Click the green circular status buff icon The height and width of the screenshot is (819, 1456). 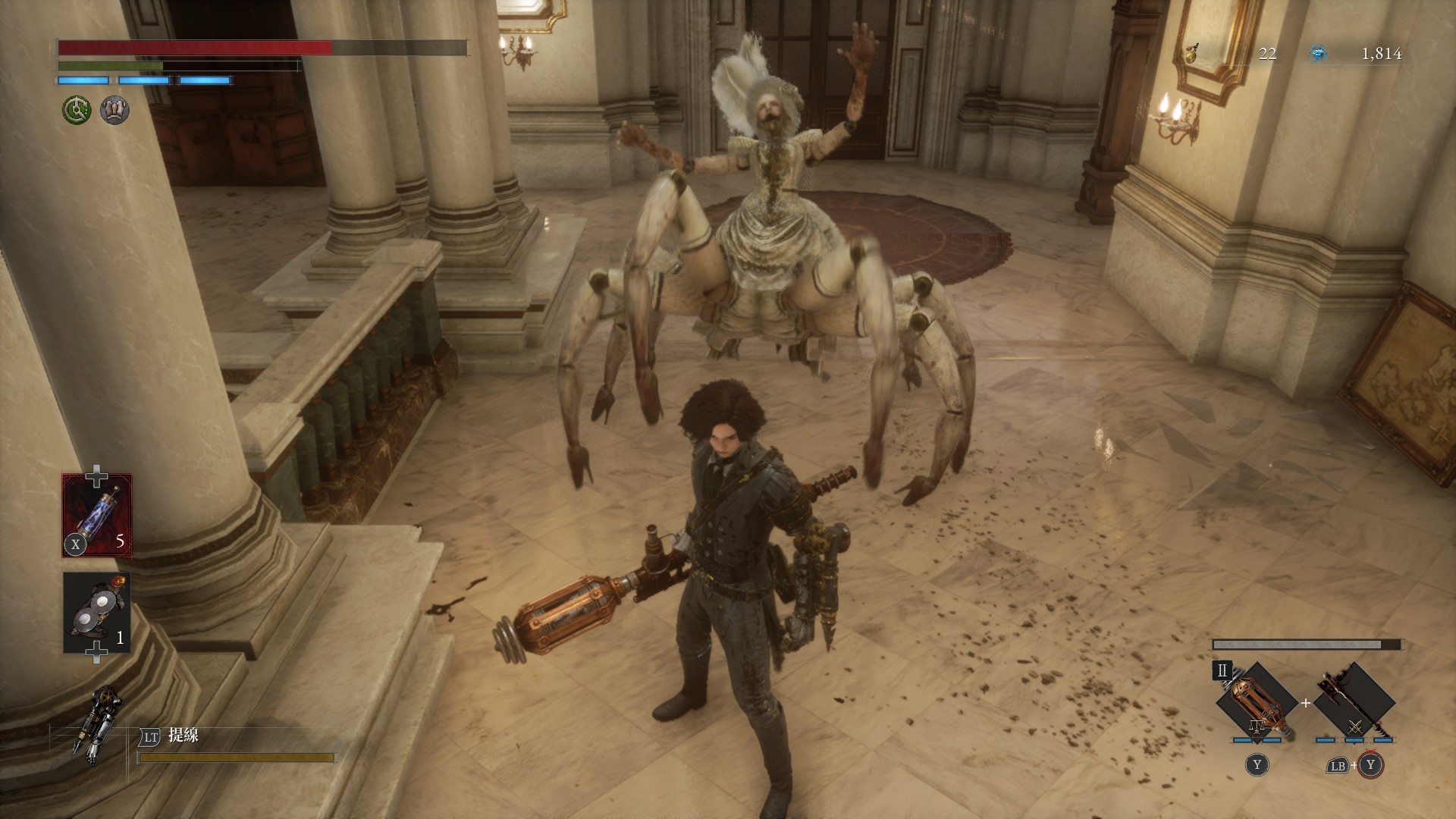[76, 111]
